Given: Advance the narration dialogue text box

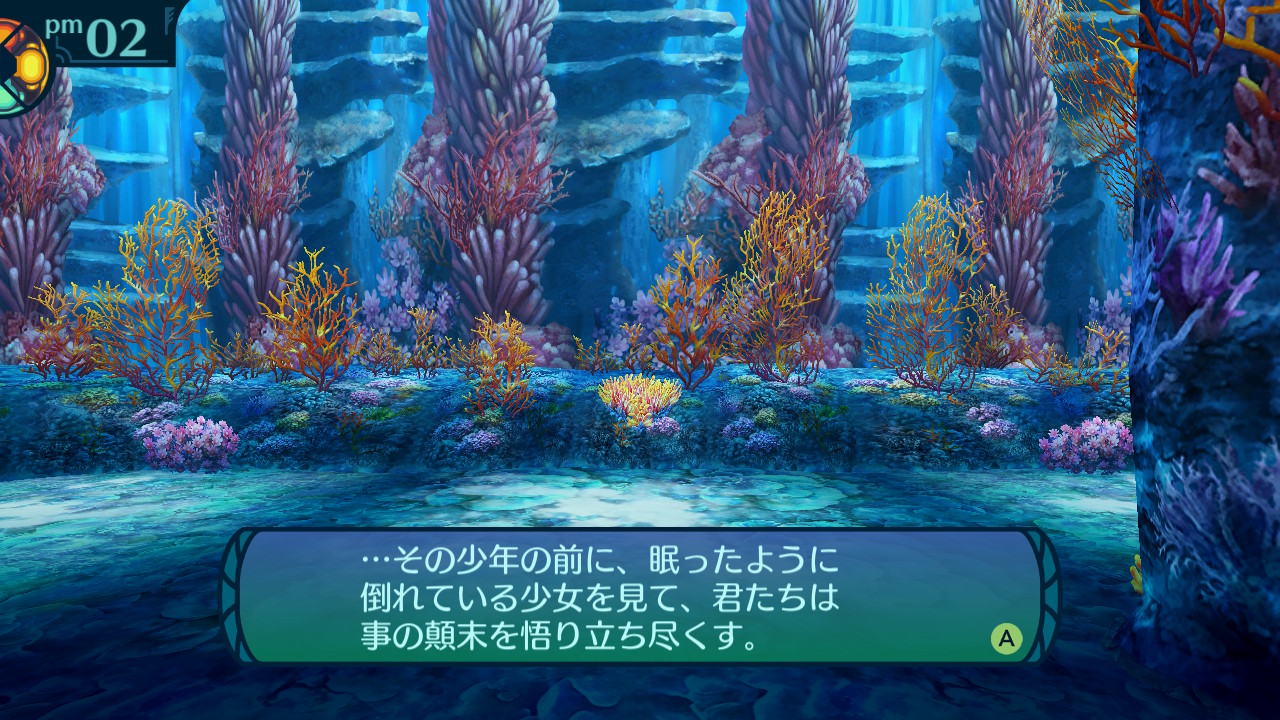Looking at the screenshot, I should [x=1006, y=638].
